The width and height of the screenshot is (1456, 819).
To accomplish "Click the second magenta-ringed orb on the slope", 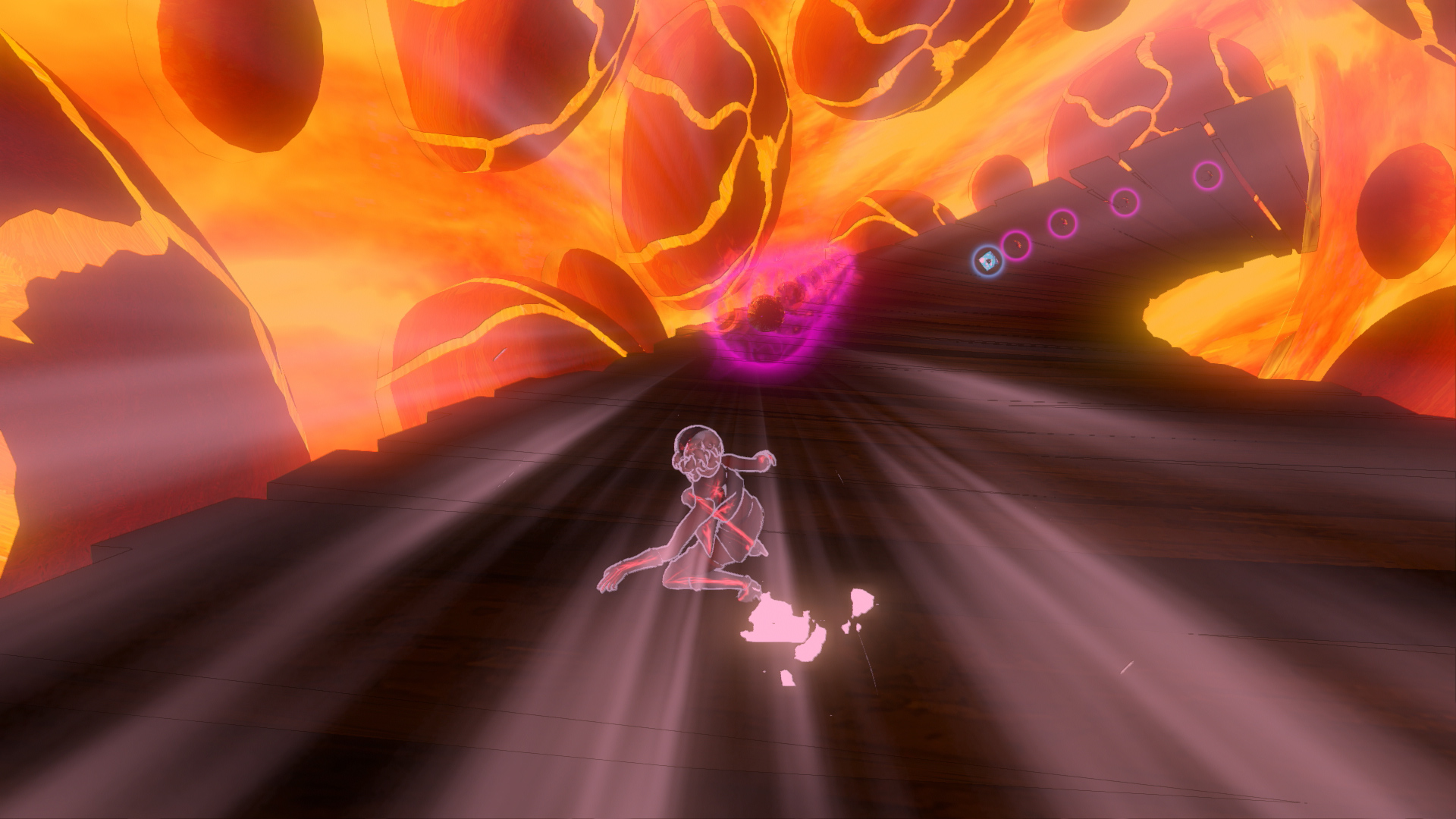I will 1063,225.
